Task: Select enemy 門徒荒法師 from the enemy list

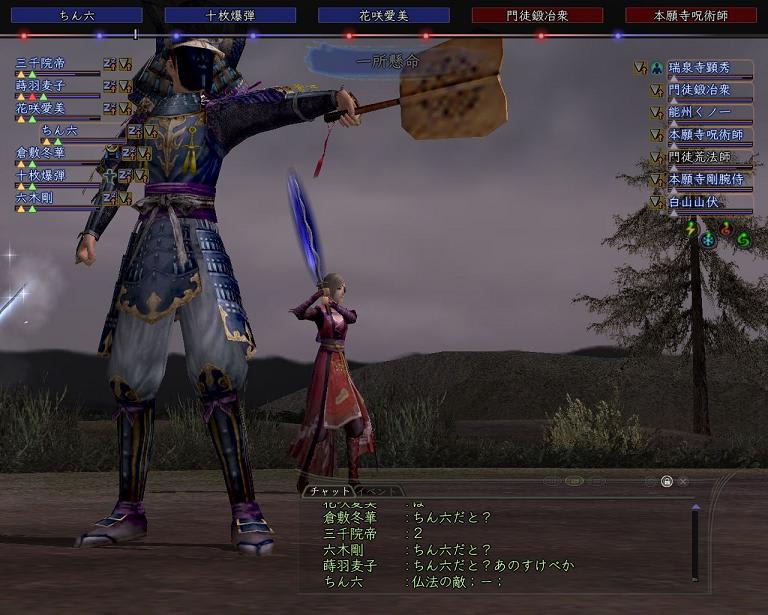Action: (700, 157)
